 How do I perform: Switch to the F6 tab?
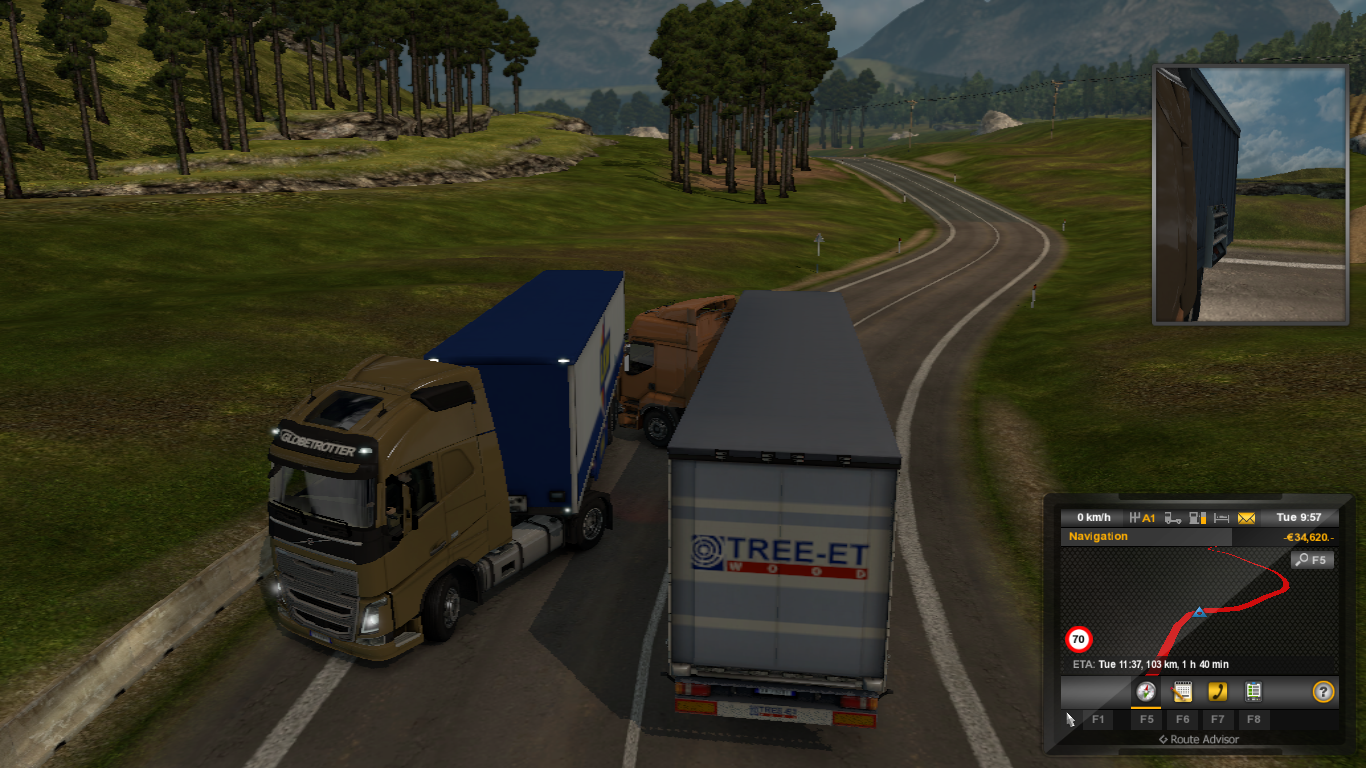[1185, 720]
